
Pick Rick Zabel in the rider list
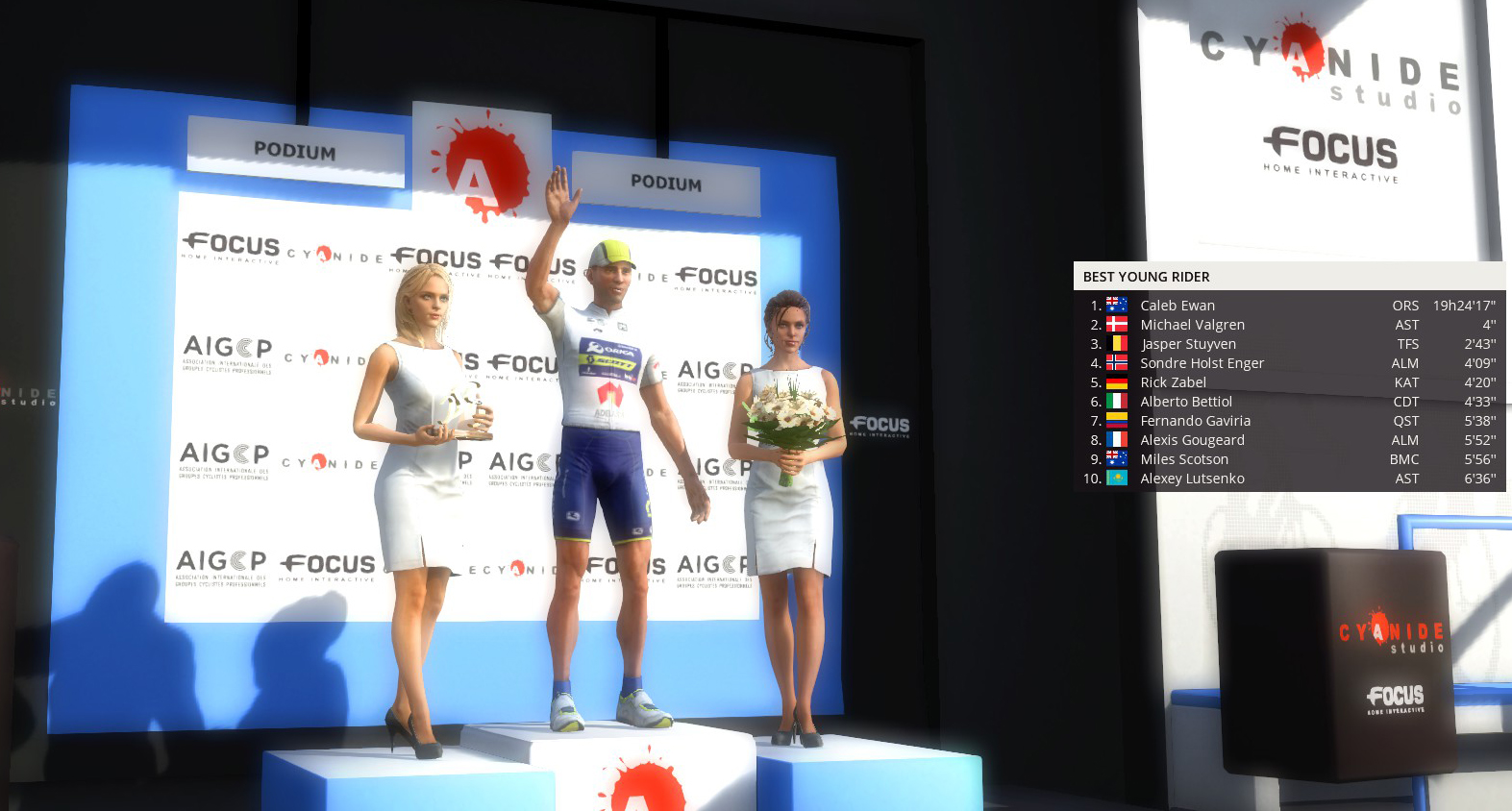(x=1173, y=382)
